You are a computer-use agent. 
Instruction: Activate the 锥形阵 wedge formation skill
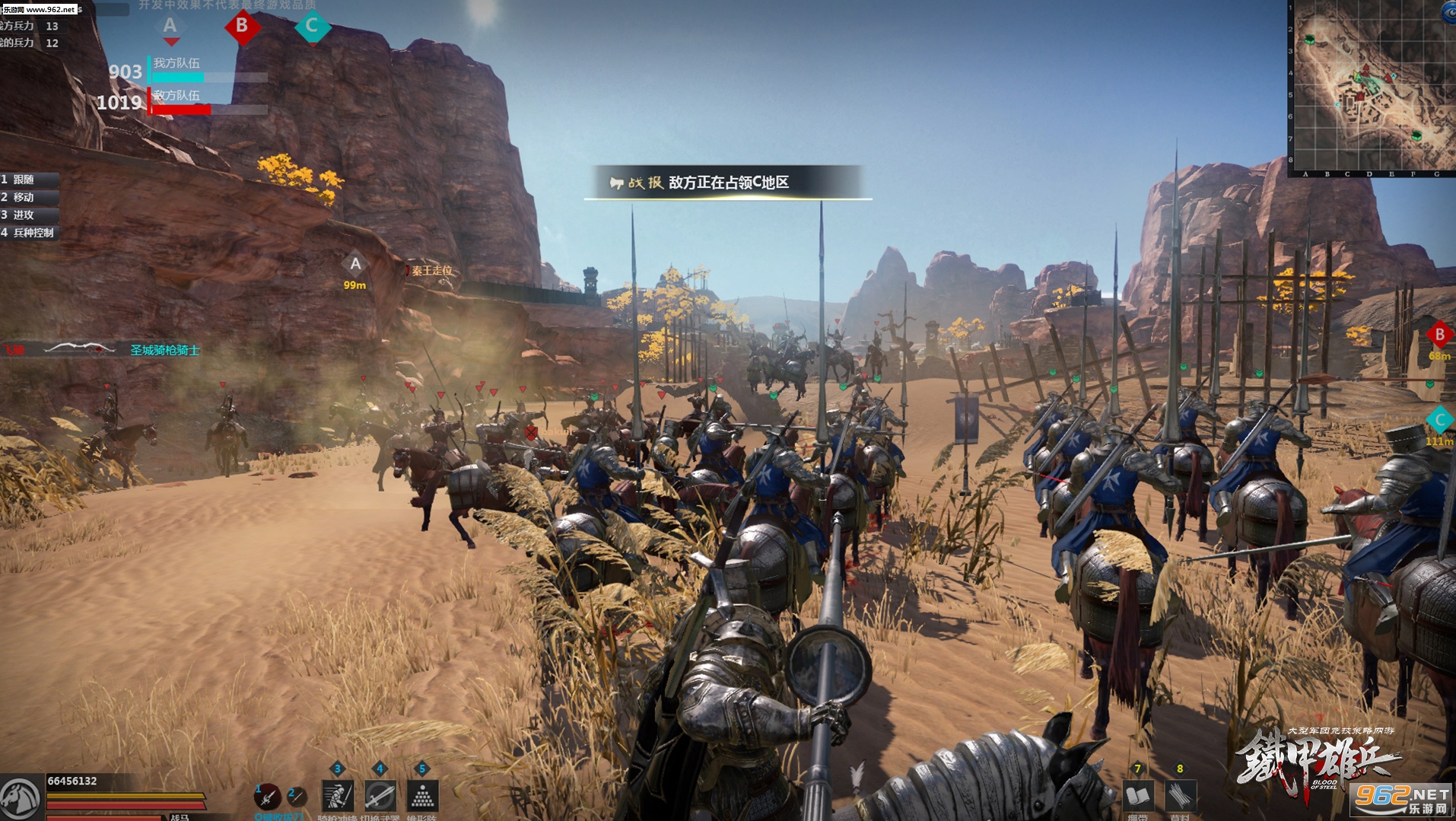[422, 796]
